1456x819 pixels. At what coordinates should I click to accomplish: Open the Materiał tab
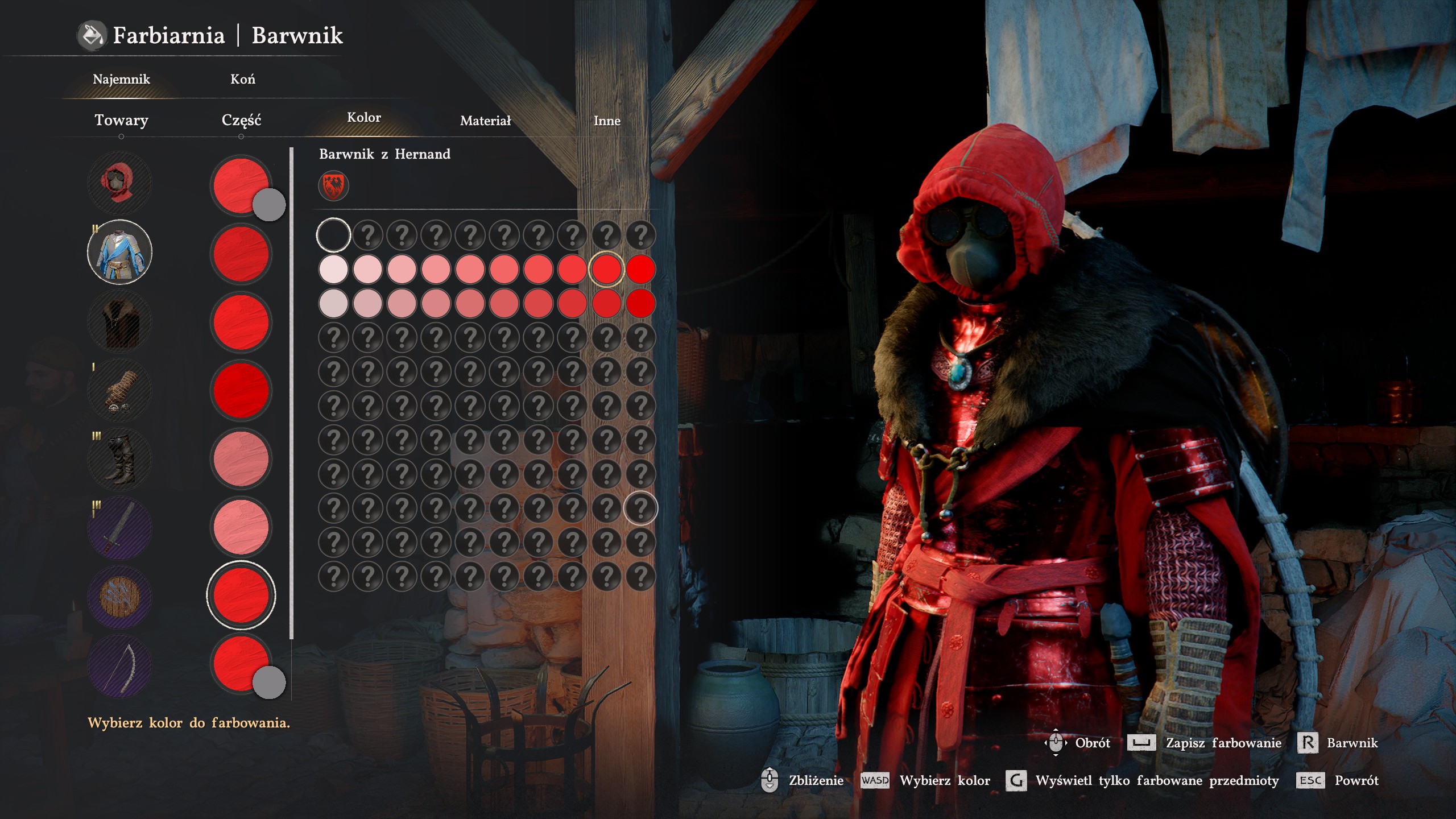(x=485, y=121)
